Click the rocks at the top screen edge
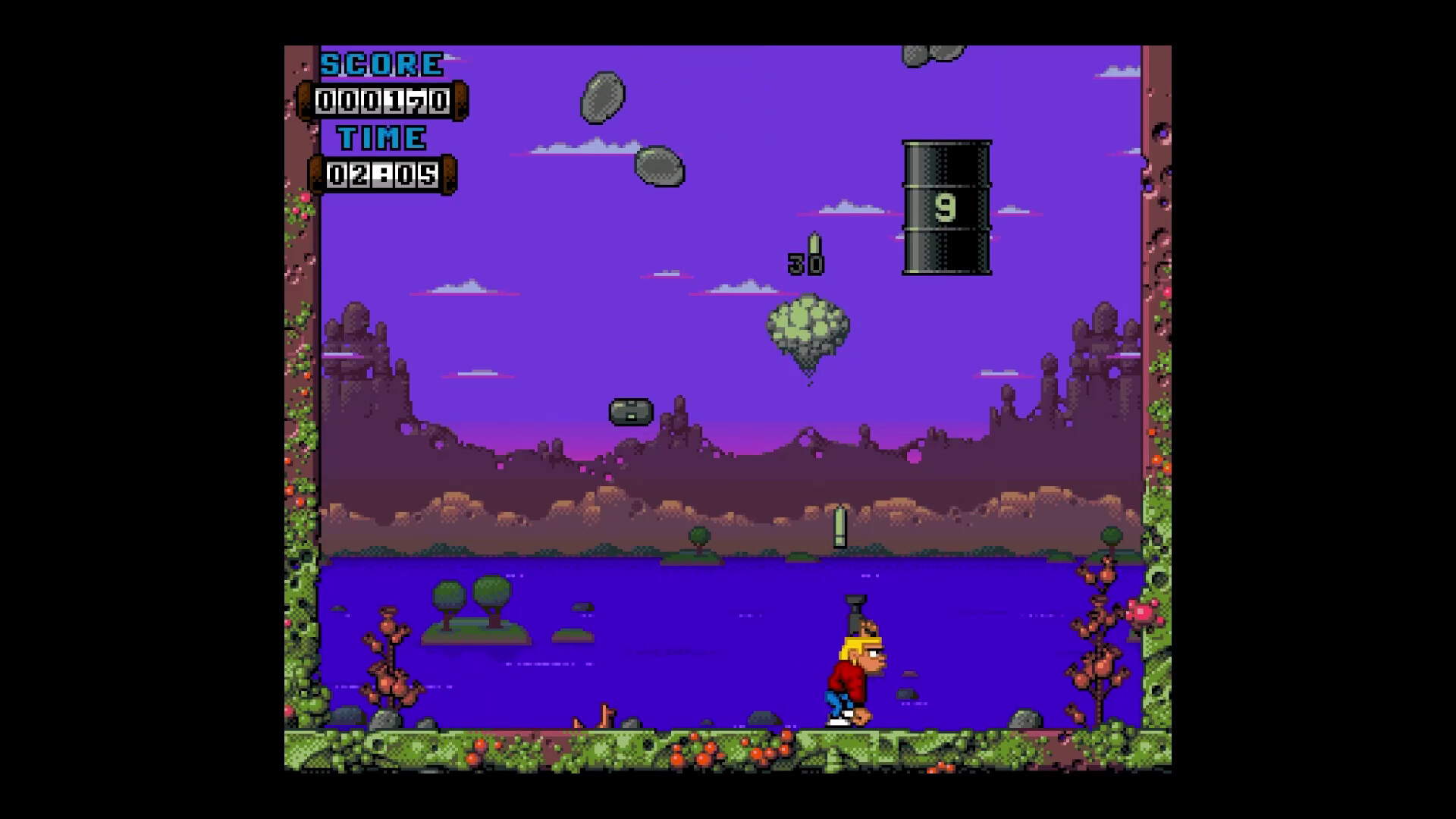This screenshot has width=1456, height=819. click(933, 53)
